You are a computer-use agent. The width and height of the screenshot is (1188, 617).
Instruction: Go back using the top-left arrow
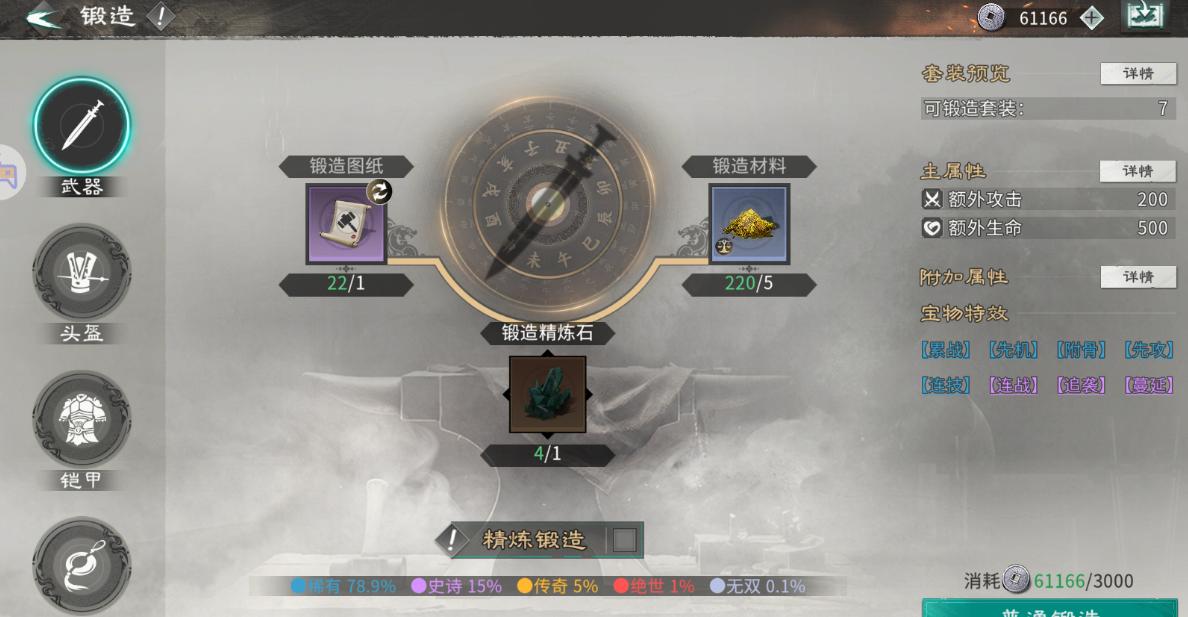[x=41, y=17]
